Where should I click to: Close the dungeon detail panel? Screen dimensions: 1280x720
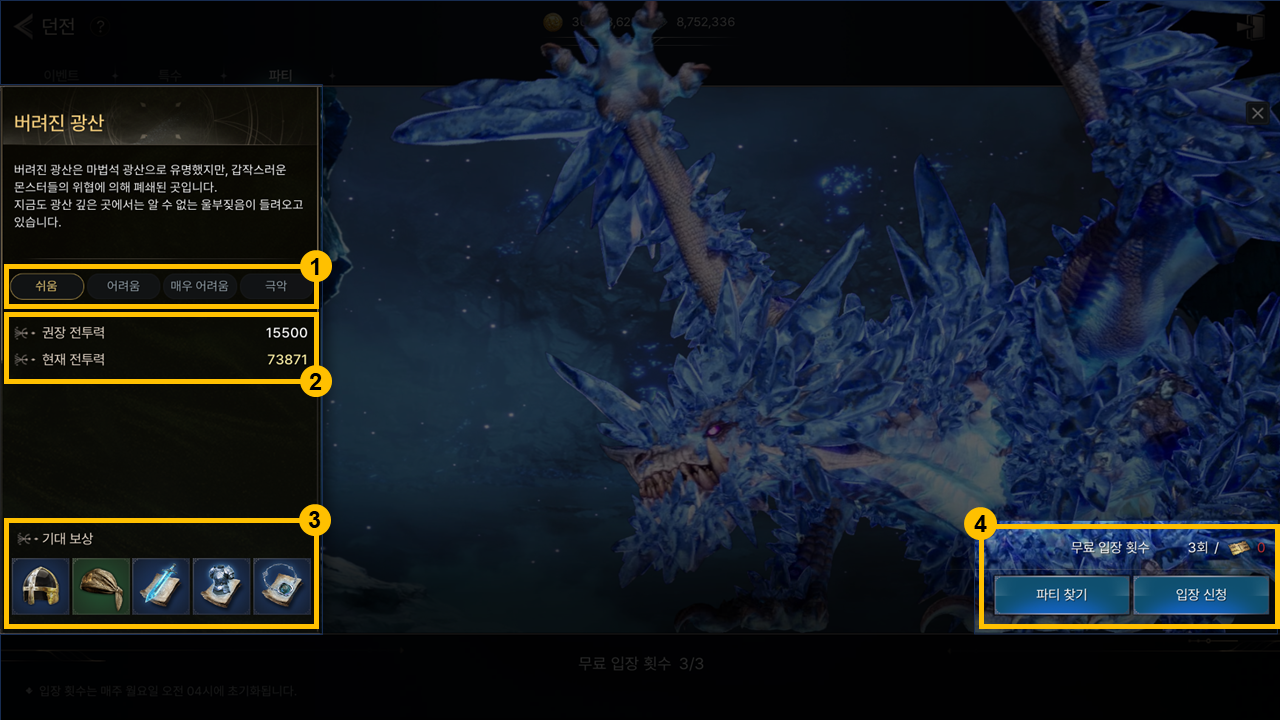point(1258,113)
